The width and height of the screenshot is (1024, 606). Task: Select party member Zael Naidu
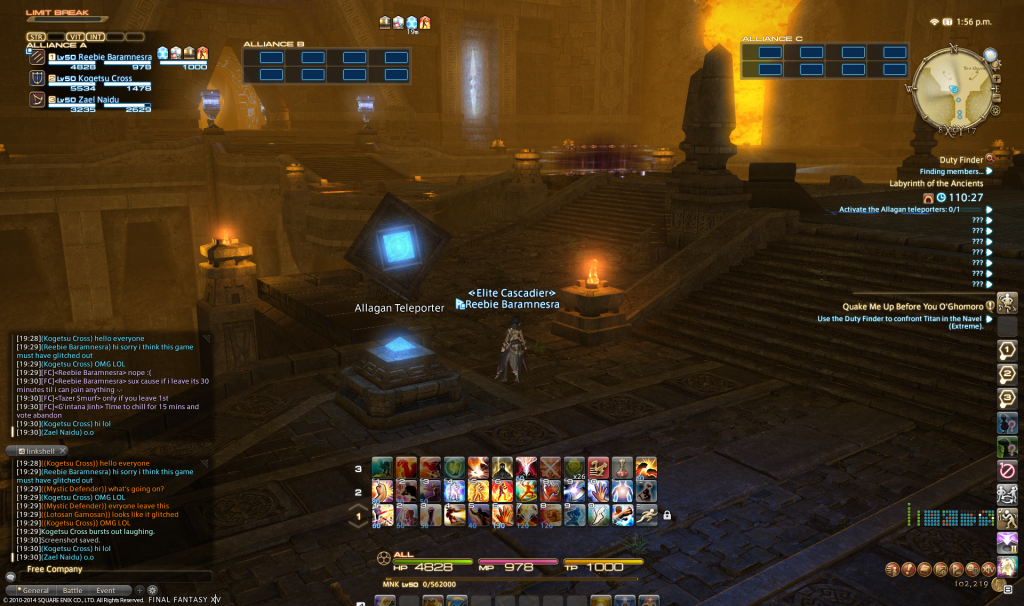click(96, 99)
